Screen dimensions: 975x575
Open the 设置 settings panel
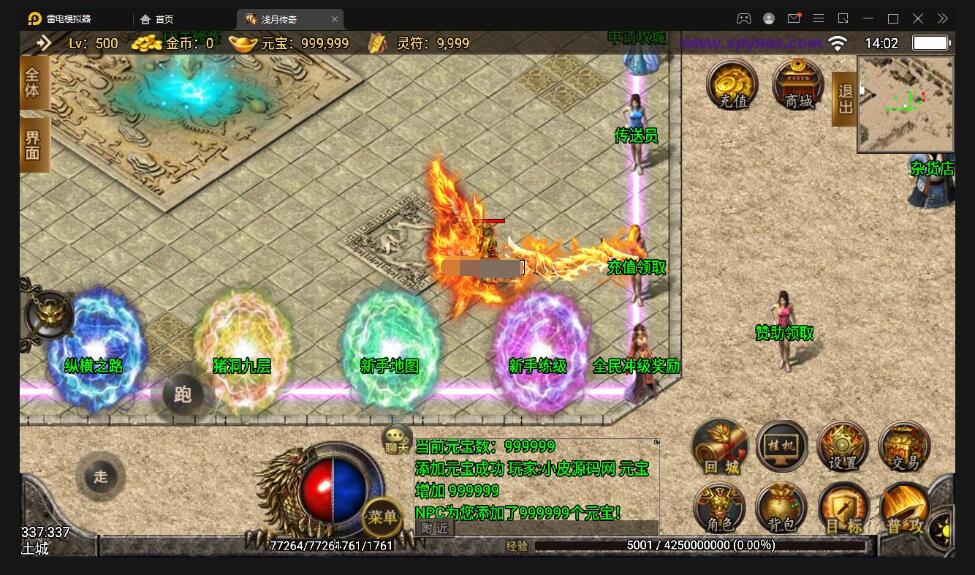pyautogui.click(x=843, y=447)
